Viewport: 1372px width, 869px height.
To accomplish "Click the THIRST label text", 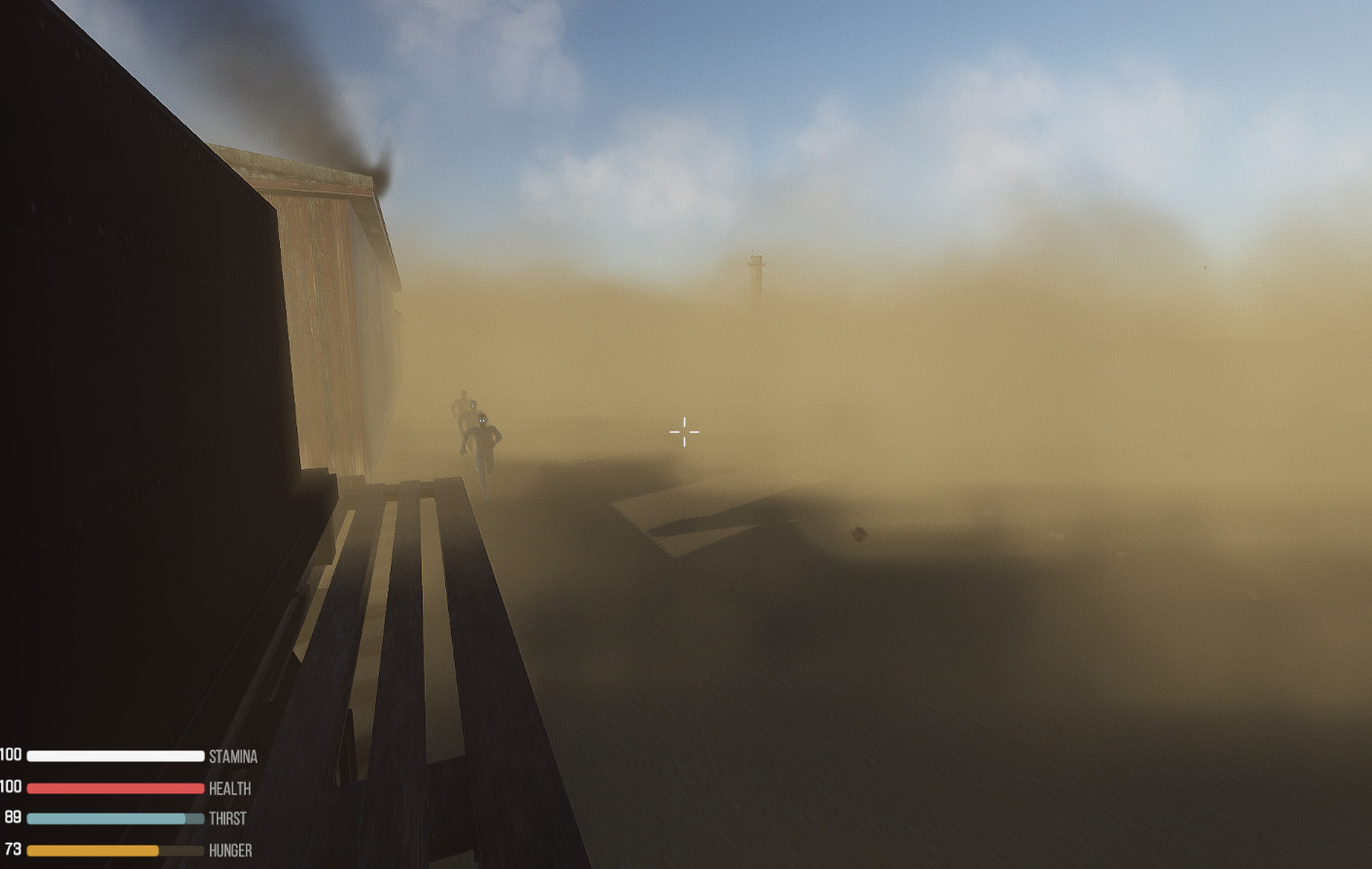I will point(226,818).
